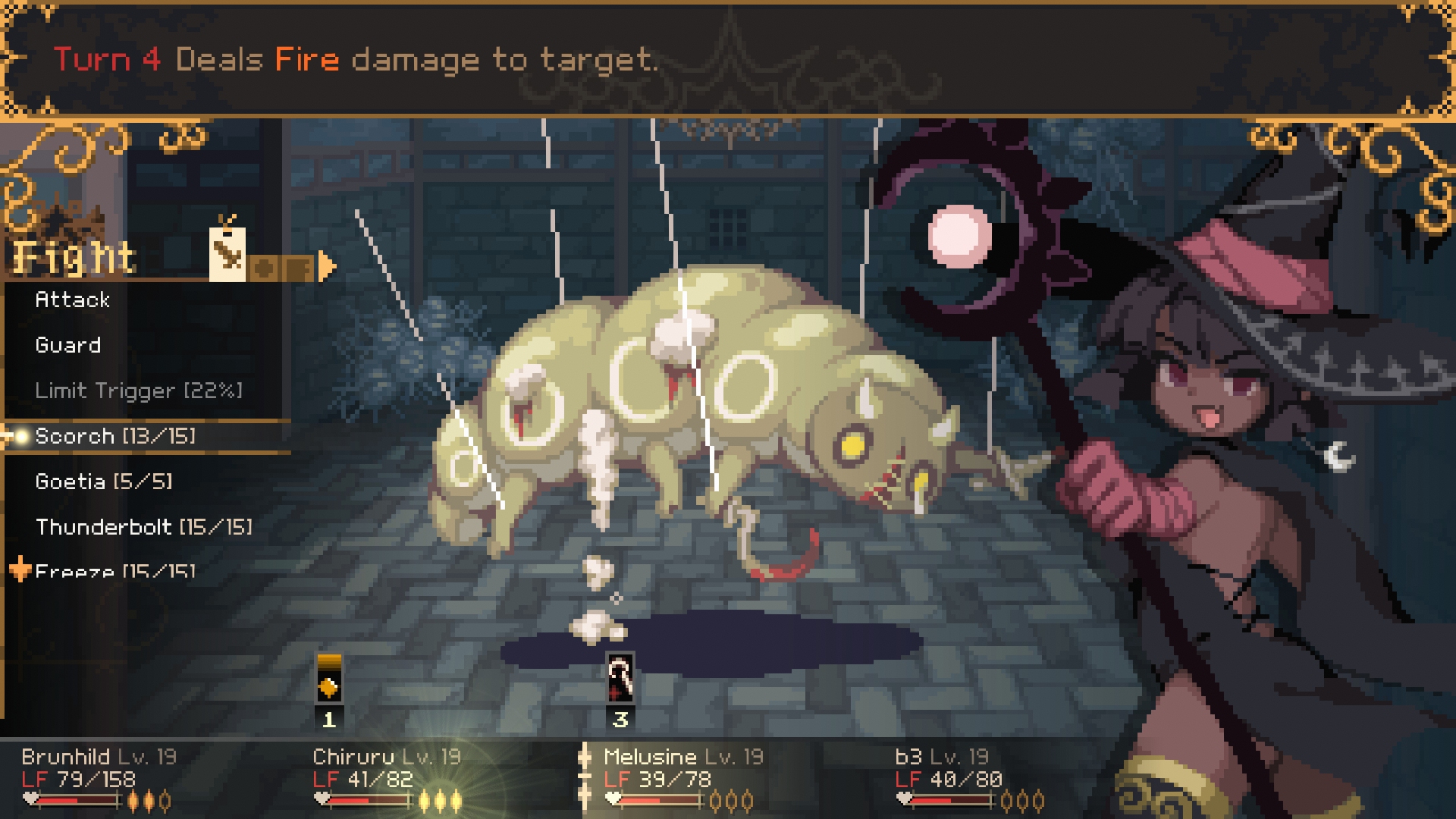Switch category with the right arrow
This screenshot has width=1456, height=819.
click(x=327, y=266)
